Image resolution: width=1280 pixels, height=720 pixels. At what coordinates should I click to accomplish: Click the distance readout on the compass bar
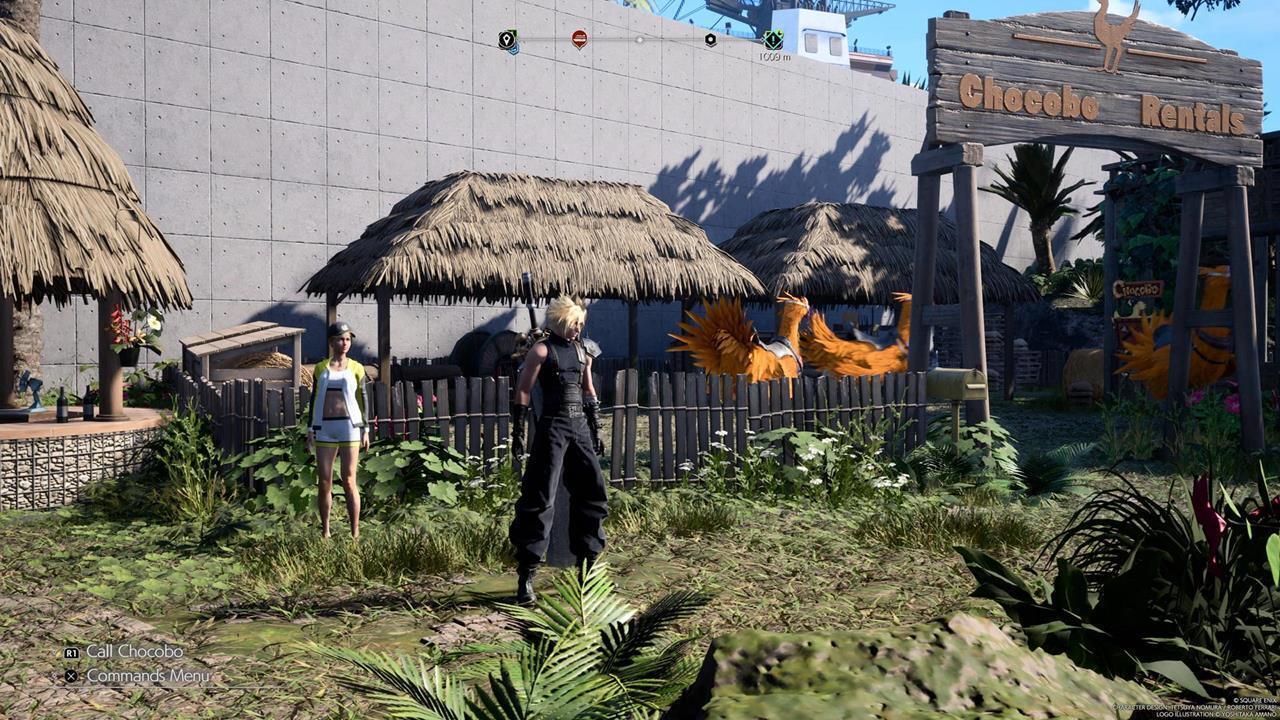775,58
